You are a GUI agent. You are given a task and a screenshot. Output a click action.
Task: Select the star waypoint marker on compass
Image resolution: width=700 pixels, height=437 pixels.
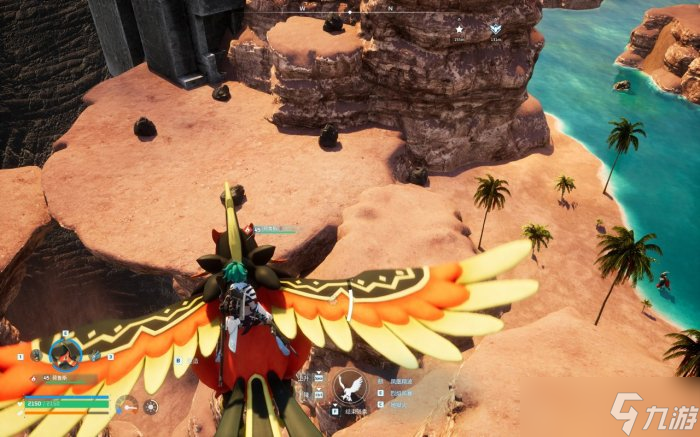click(x=459, y=29)
